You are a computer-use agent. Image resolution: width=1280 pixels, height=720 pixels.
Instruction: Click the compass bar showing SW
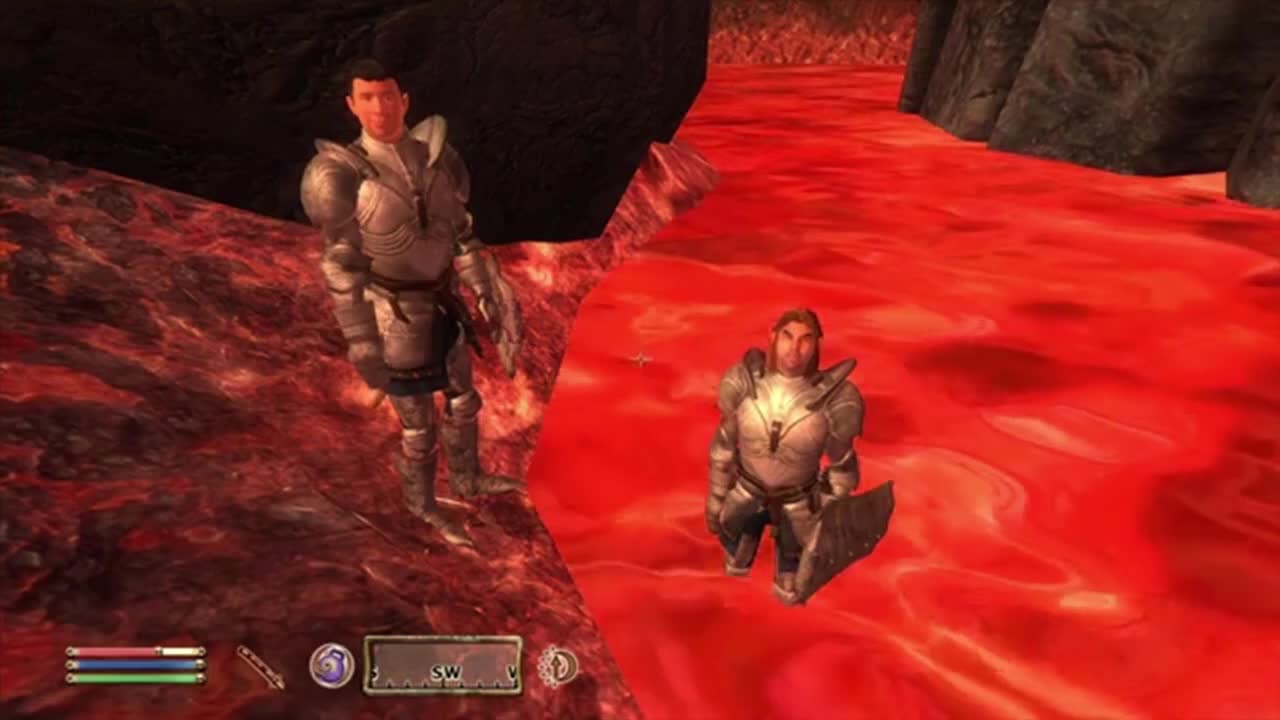click(442, 665)
